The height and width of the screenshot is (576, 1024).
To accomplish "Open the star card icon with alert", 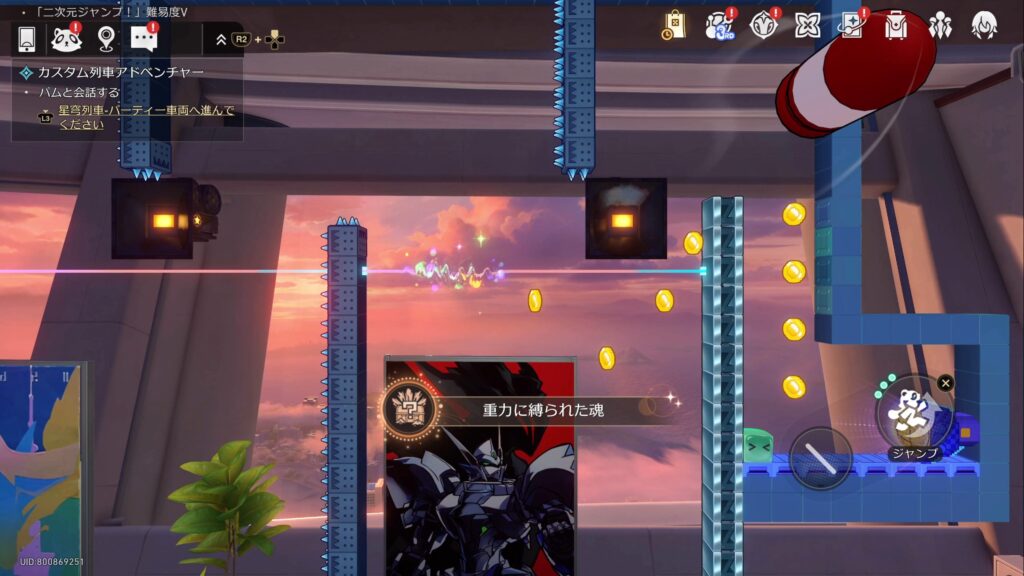I will [x=851, y=25].
